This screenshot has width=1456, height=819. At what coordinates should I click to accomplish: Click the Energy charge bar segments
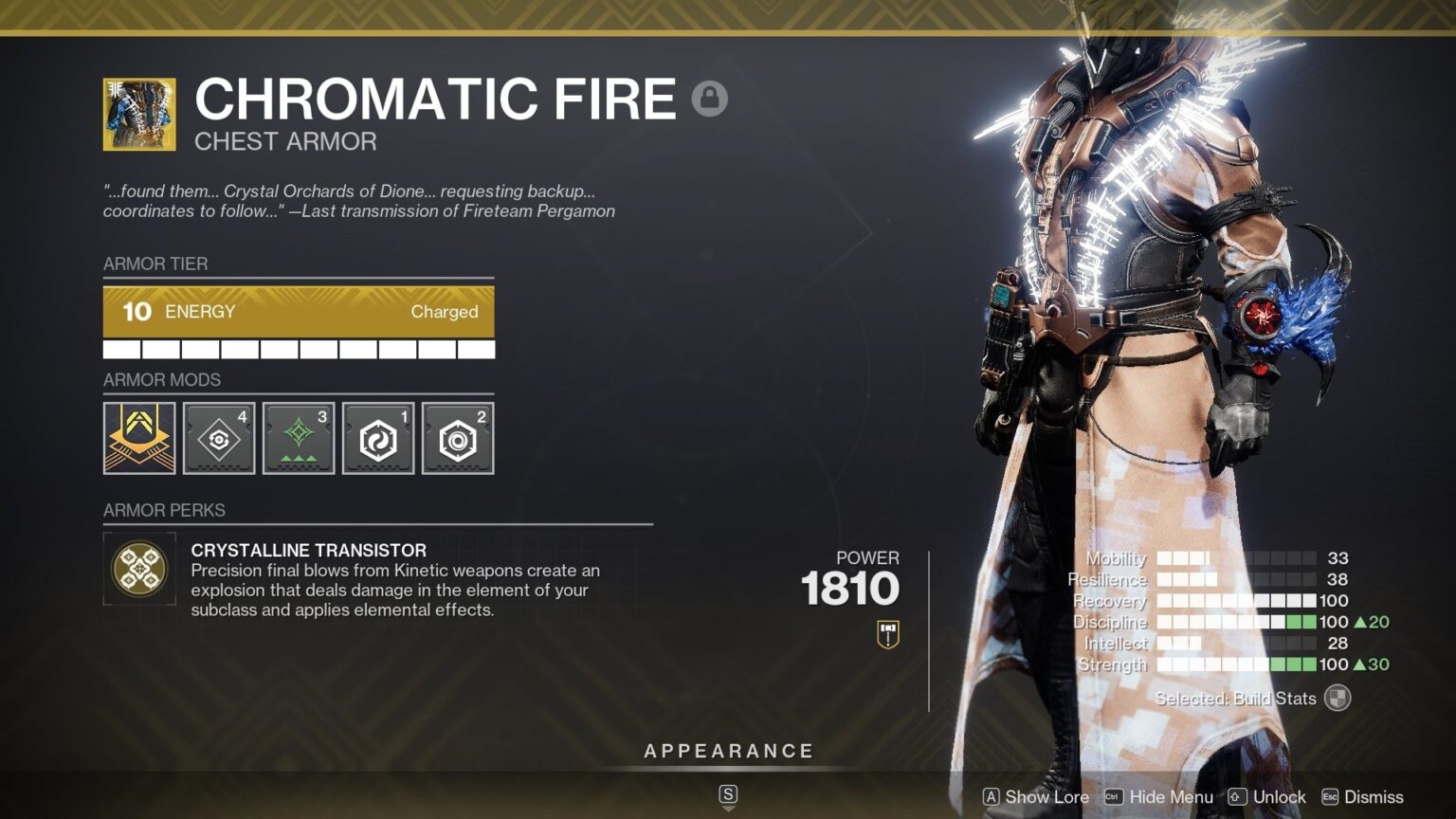tap(299, 349)
